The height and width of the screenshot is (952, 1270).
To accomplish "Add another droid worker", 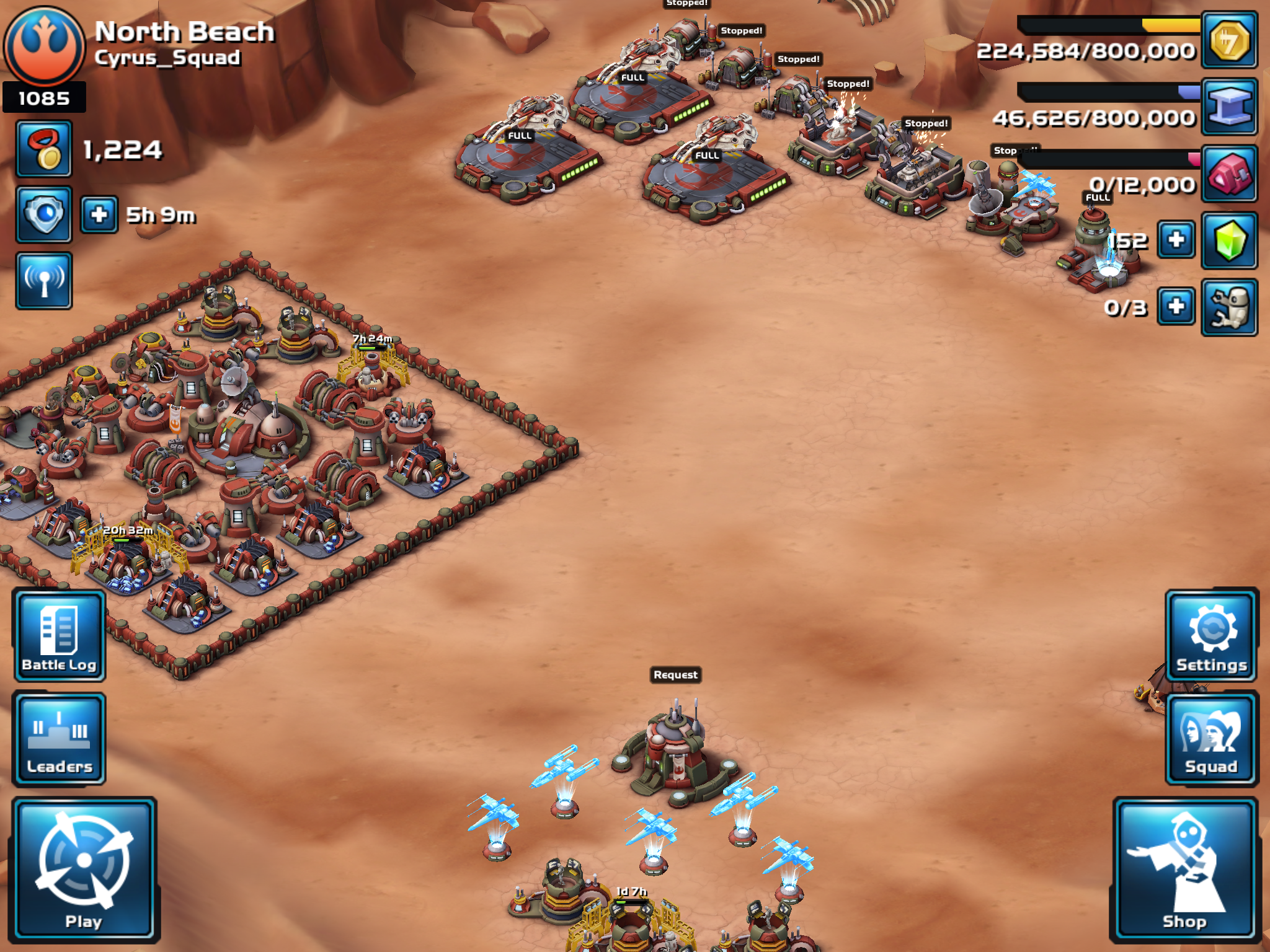I will pyautogui.click(x=1176, y=306).
